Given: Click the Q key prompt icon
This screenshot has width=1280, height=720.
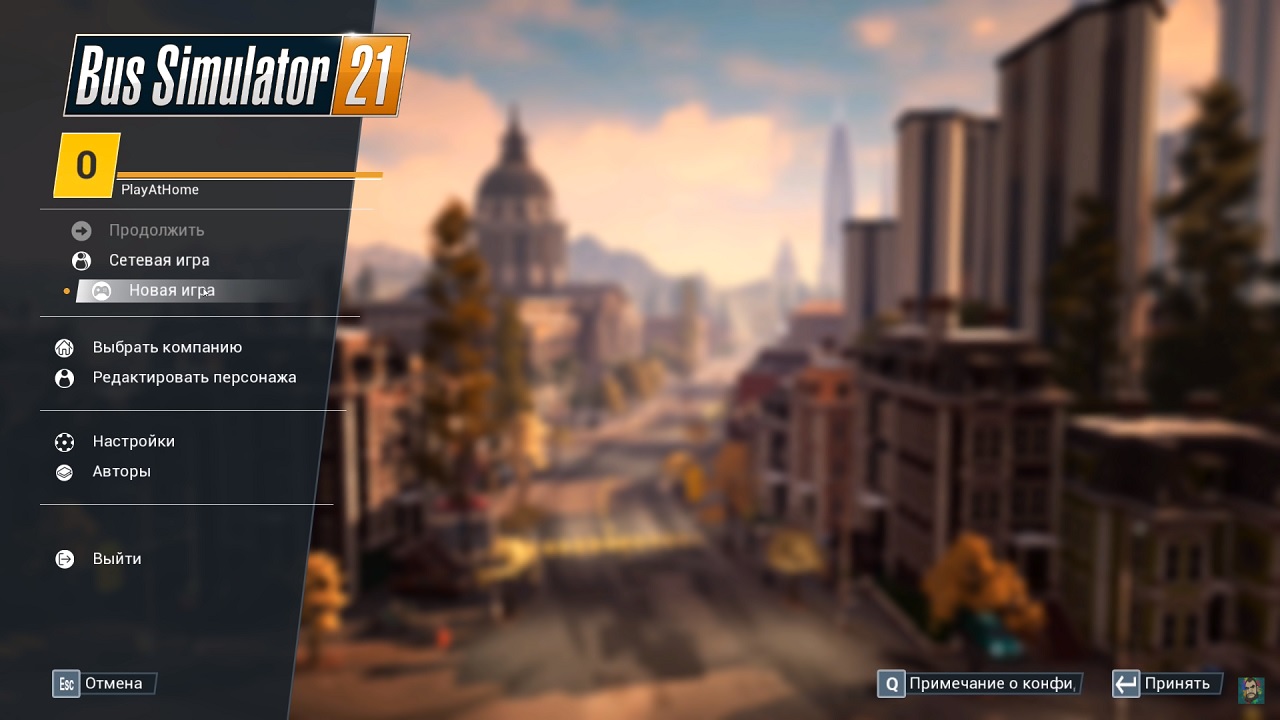Looking at the screenshot, I should pos(893,683).
